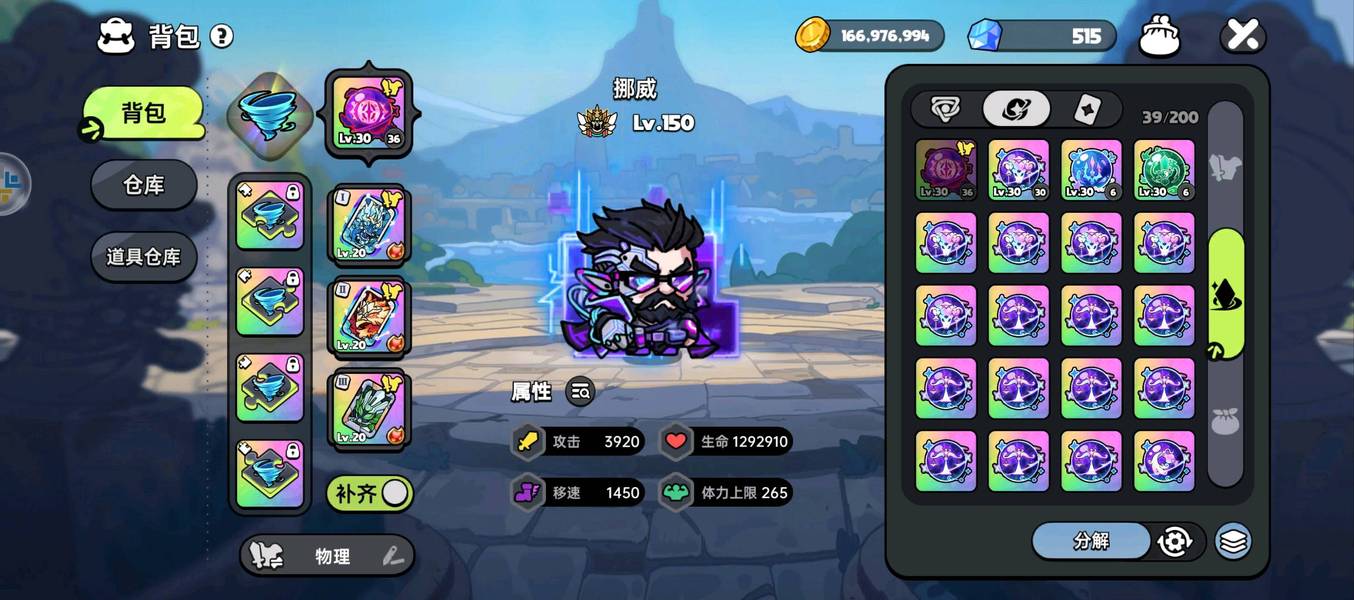Edit the 物理 build name
The height and width of the screenshot is (600, 1354).
(x=394, y=556)
